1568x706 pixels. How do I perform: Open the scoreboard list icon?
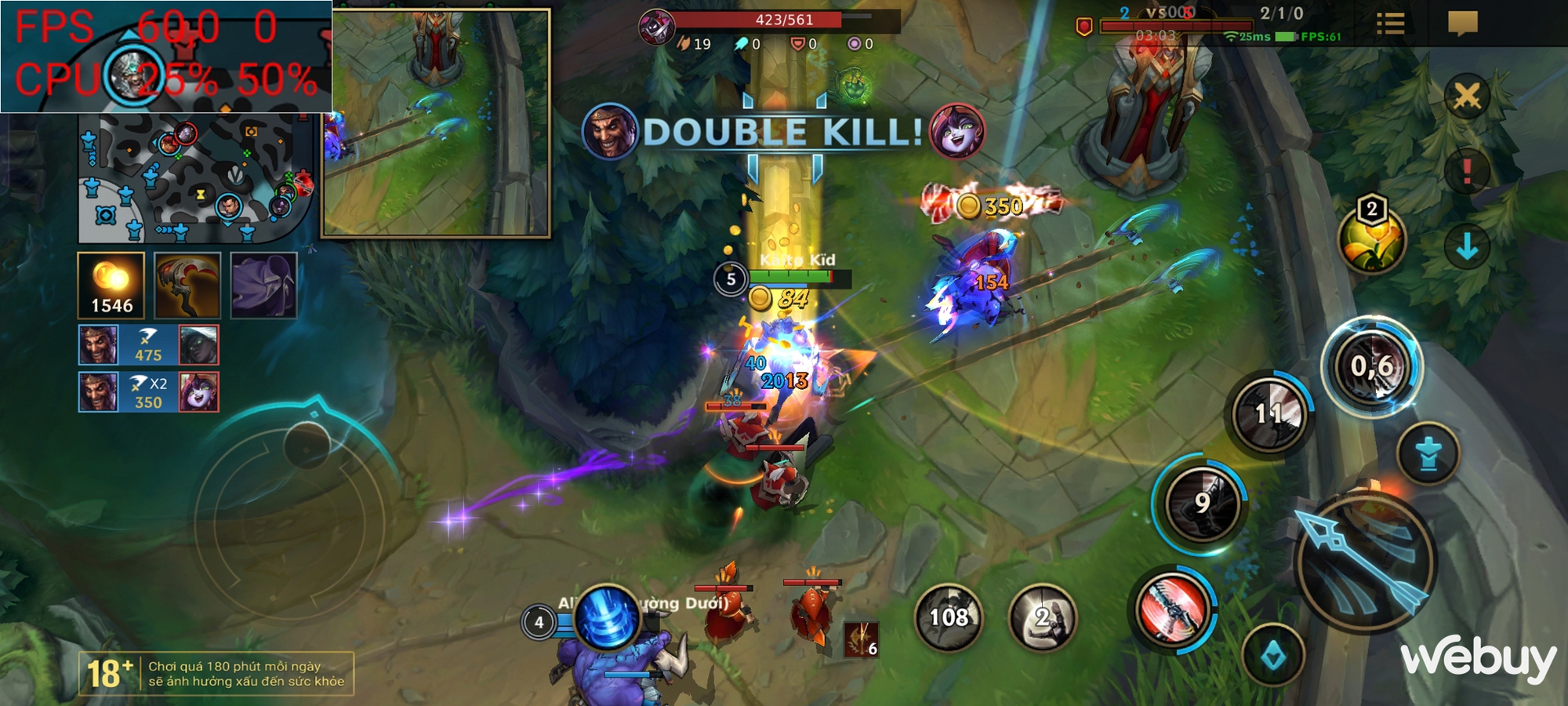click(1390, 24)
